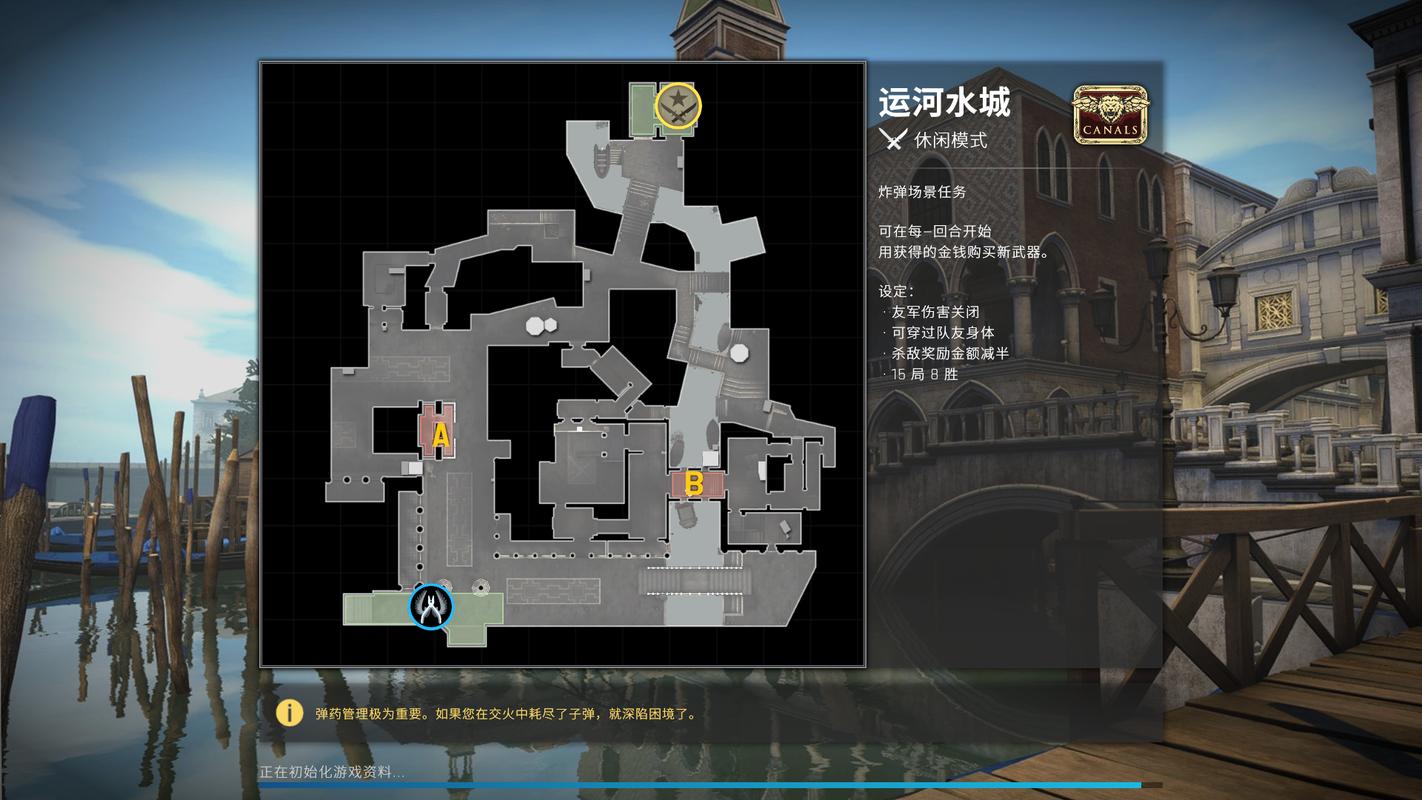Click the green courtyard beside Terrorist spawn
1422x800 pixels.
click(x=380, y=610)
